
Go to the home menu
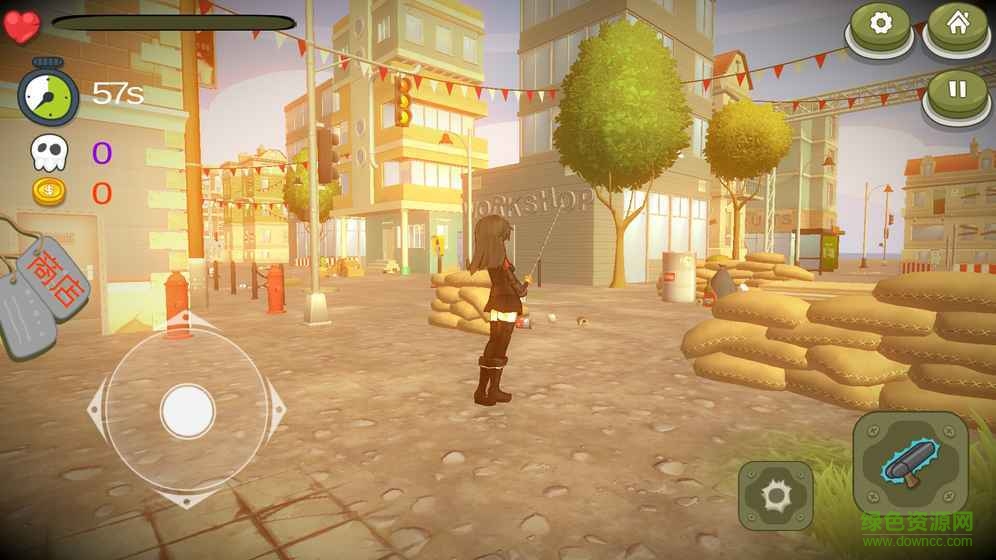pos(957,24)
